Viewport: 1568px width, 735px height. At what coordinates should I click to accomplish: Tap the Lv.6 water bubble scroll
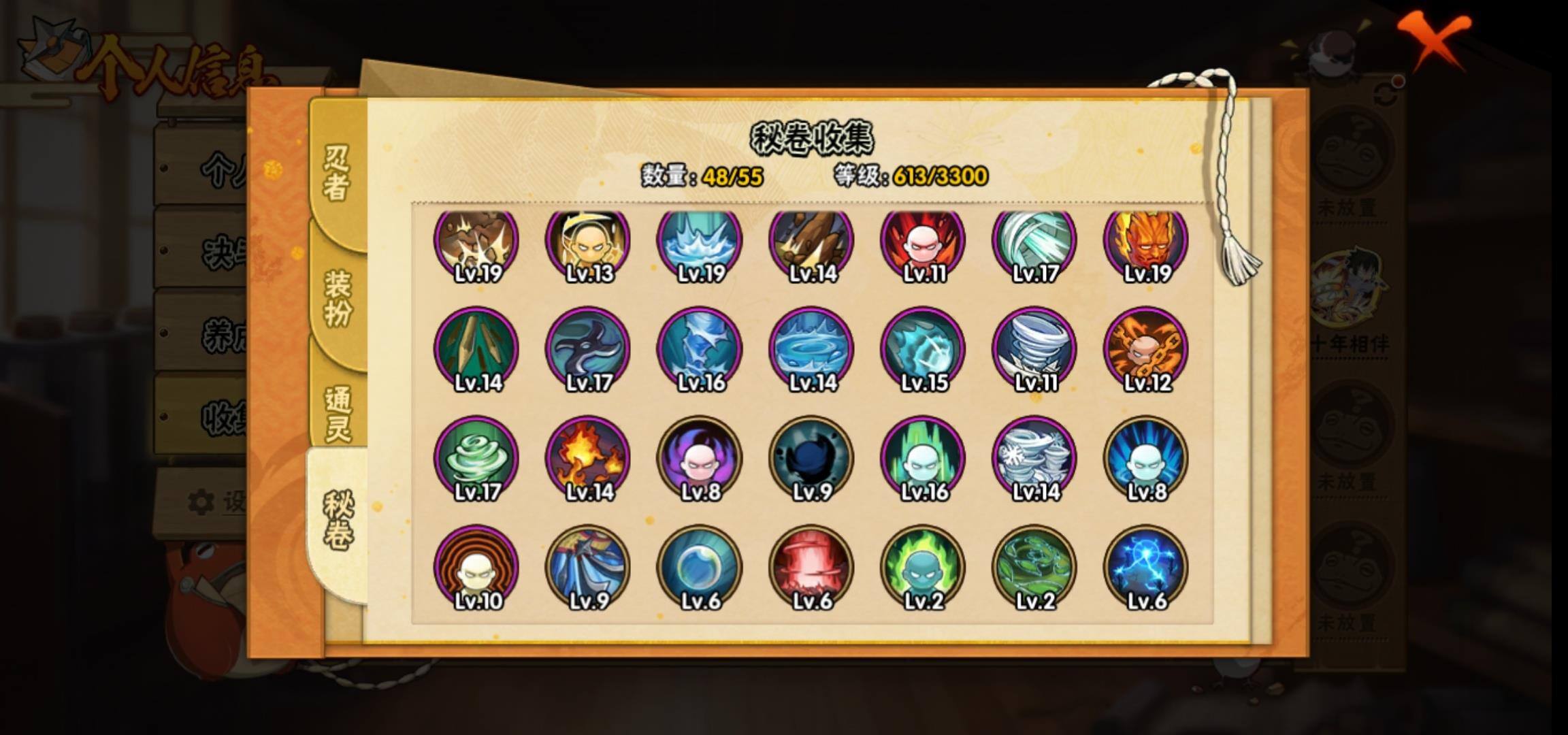pyautogui.click(x=700, y=566)
